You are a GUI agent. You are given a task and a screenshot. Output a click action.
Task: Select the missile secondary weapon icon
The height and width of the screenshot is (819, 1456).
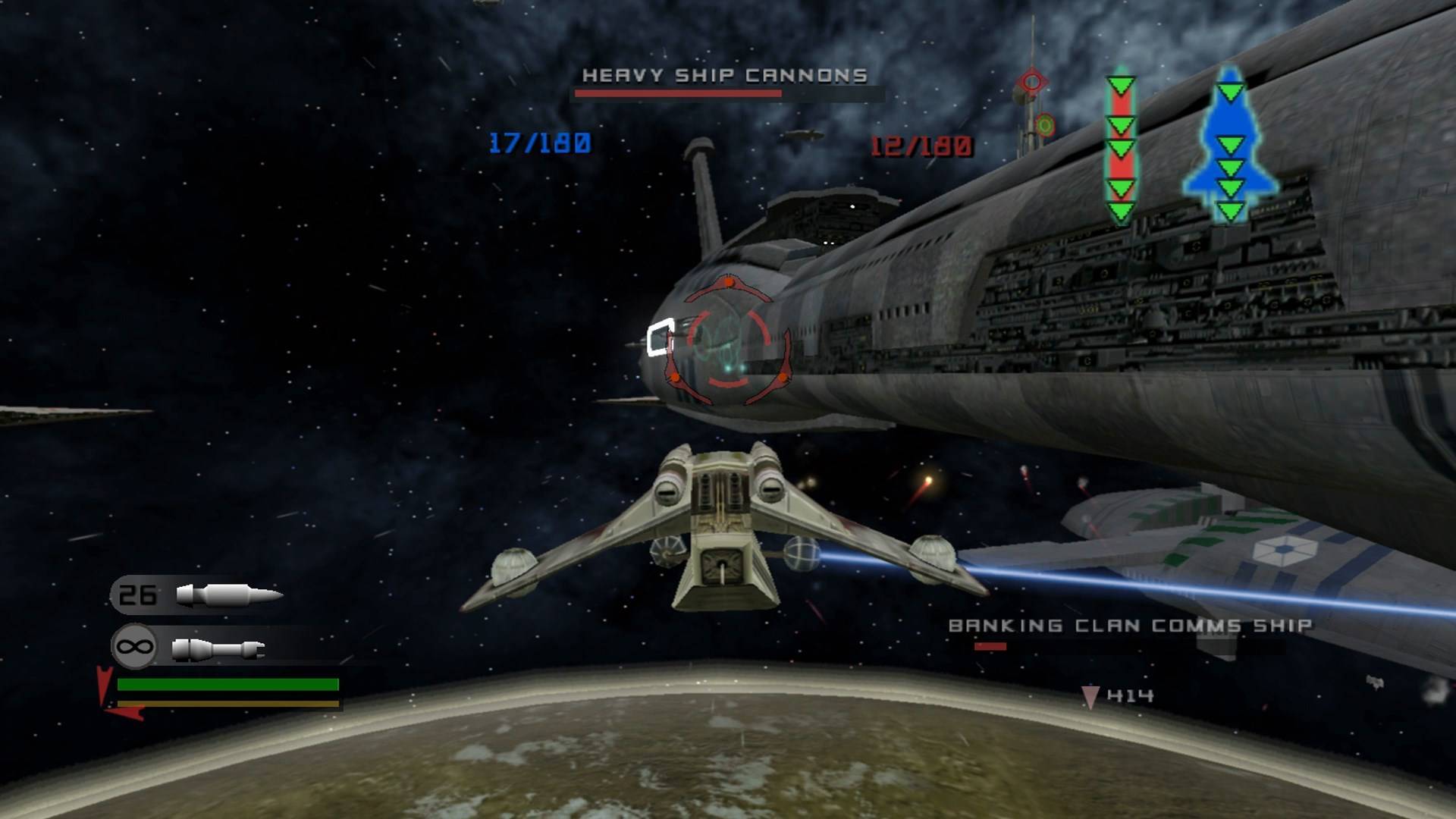[228, 595]
